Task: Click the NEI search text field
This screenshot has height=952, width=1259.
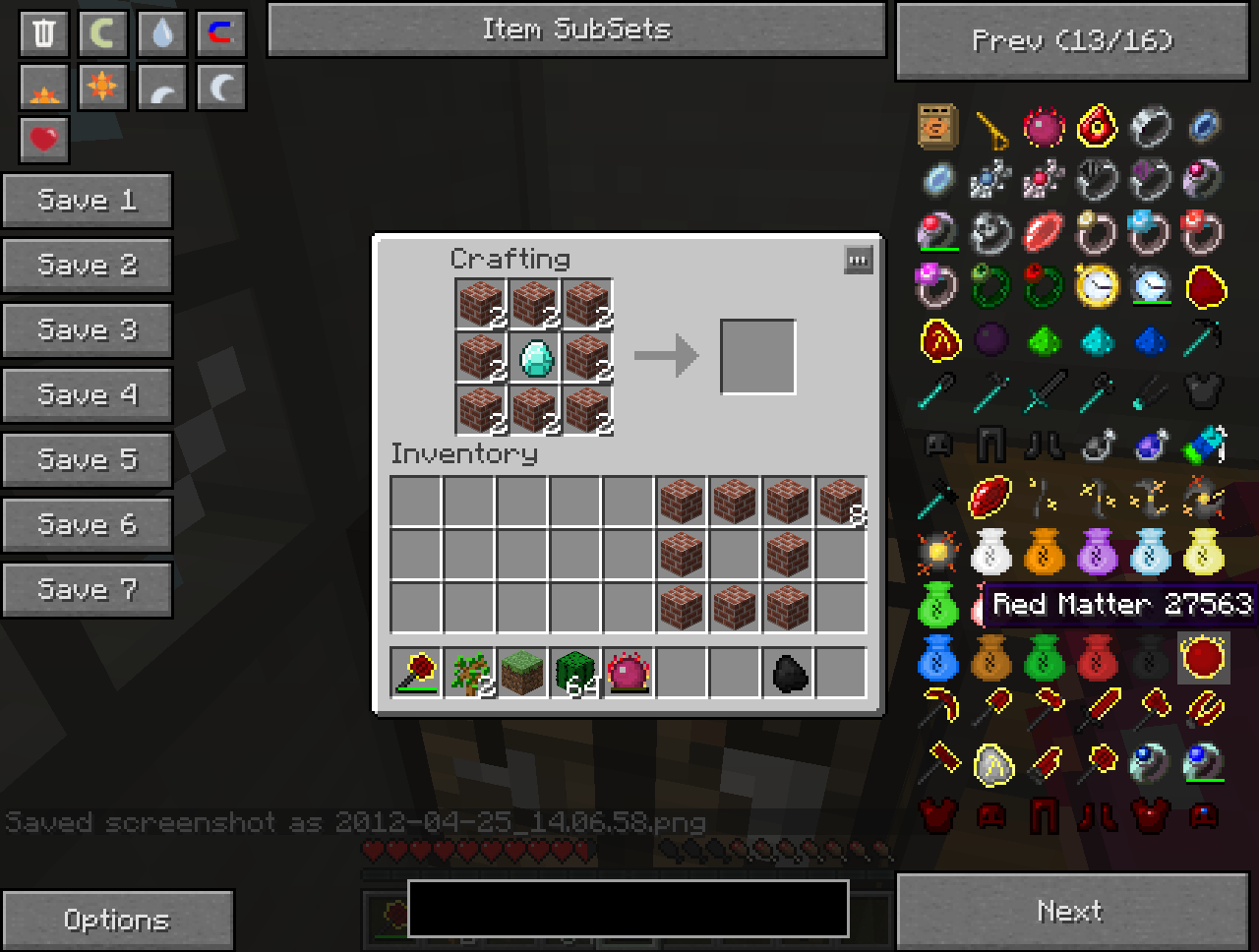Action: pos(628,909)
